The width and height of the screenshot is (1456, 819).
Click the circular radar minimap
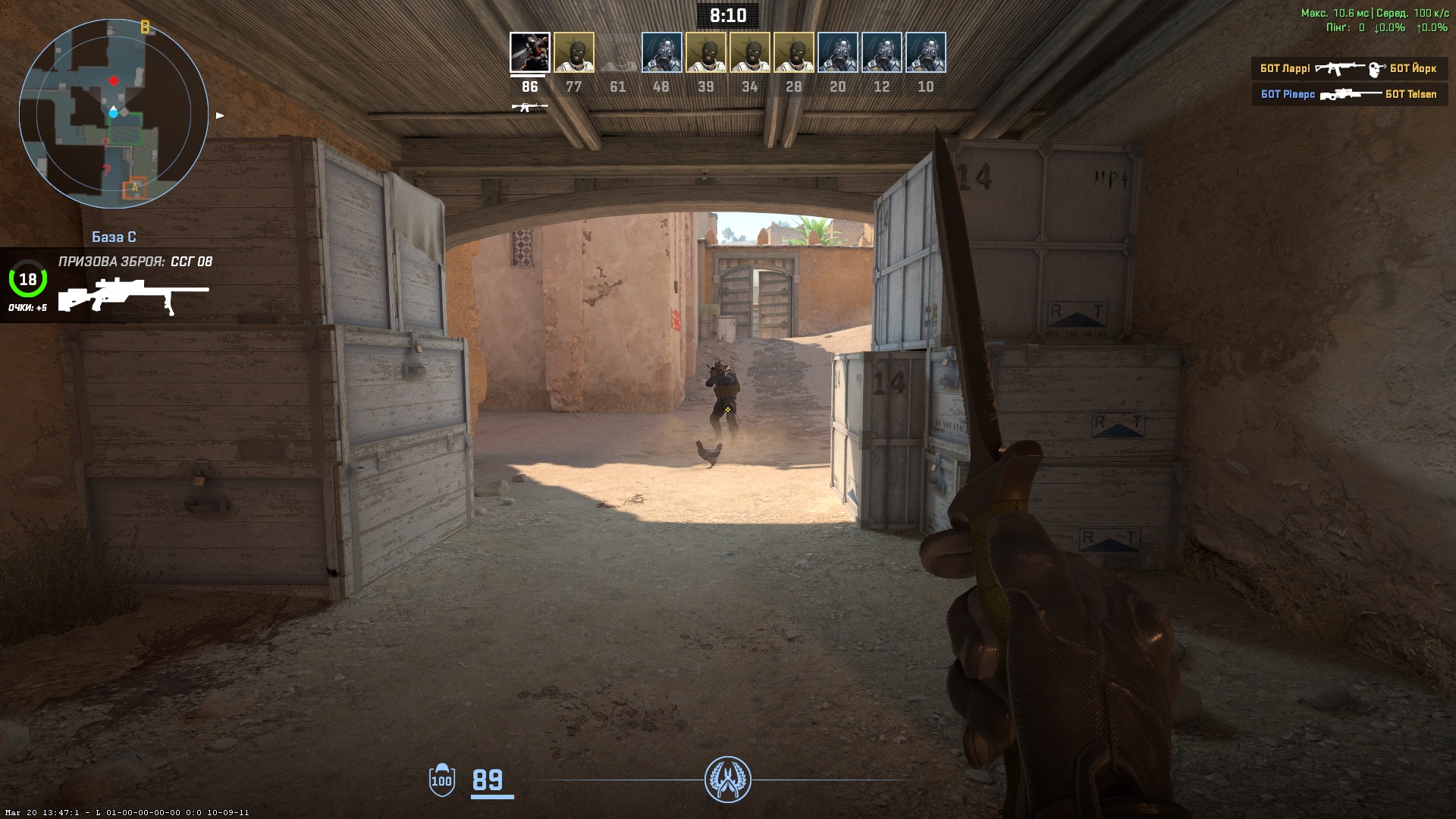(114, 114)
